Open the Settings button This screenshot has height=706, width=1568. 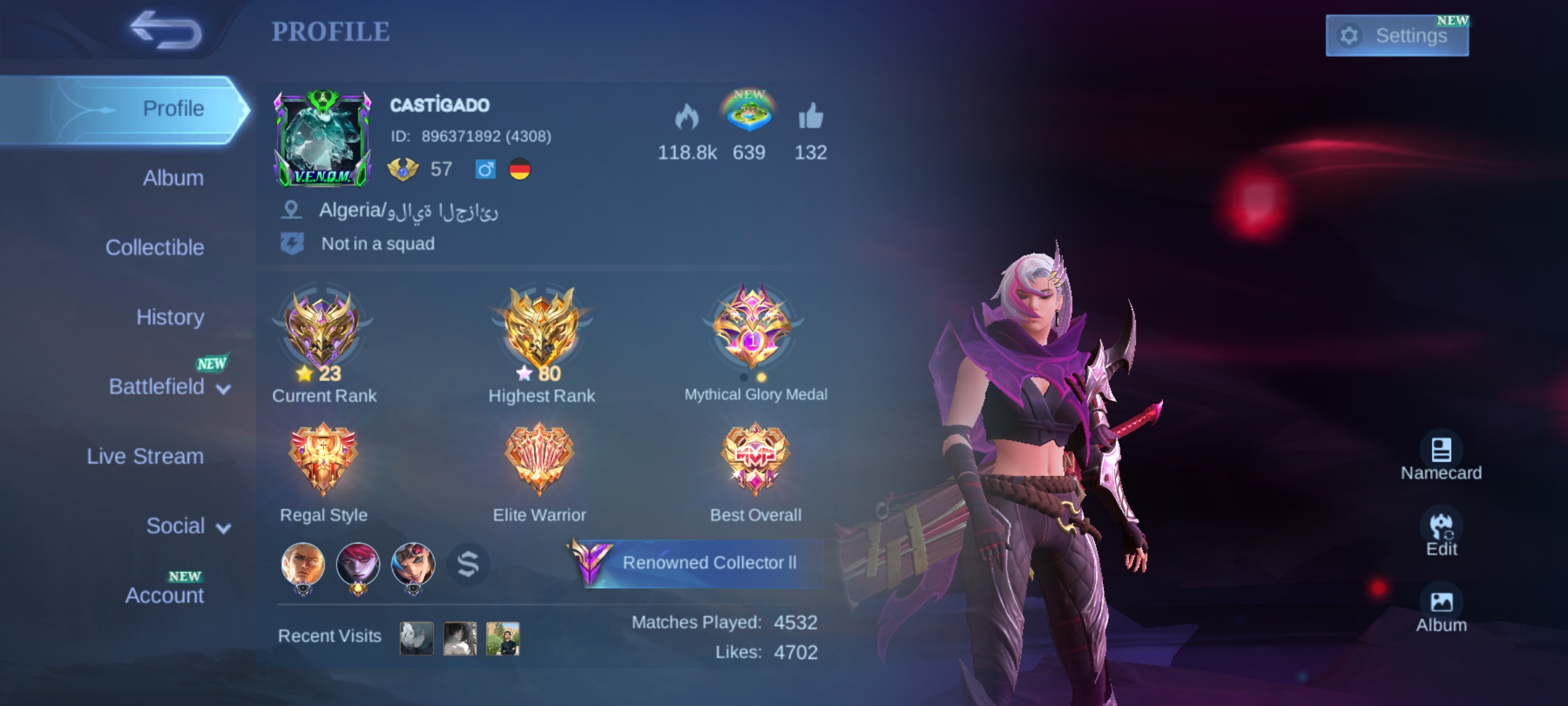pyautogui.click(x=1397, y=35)
